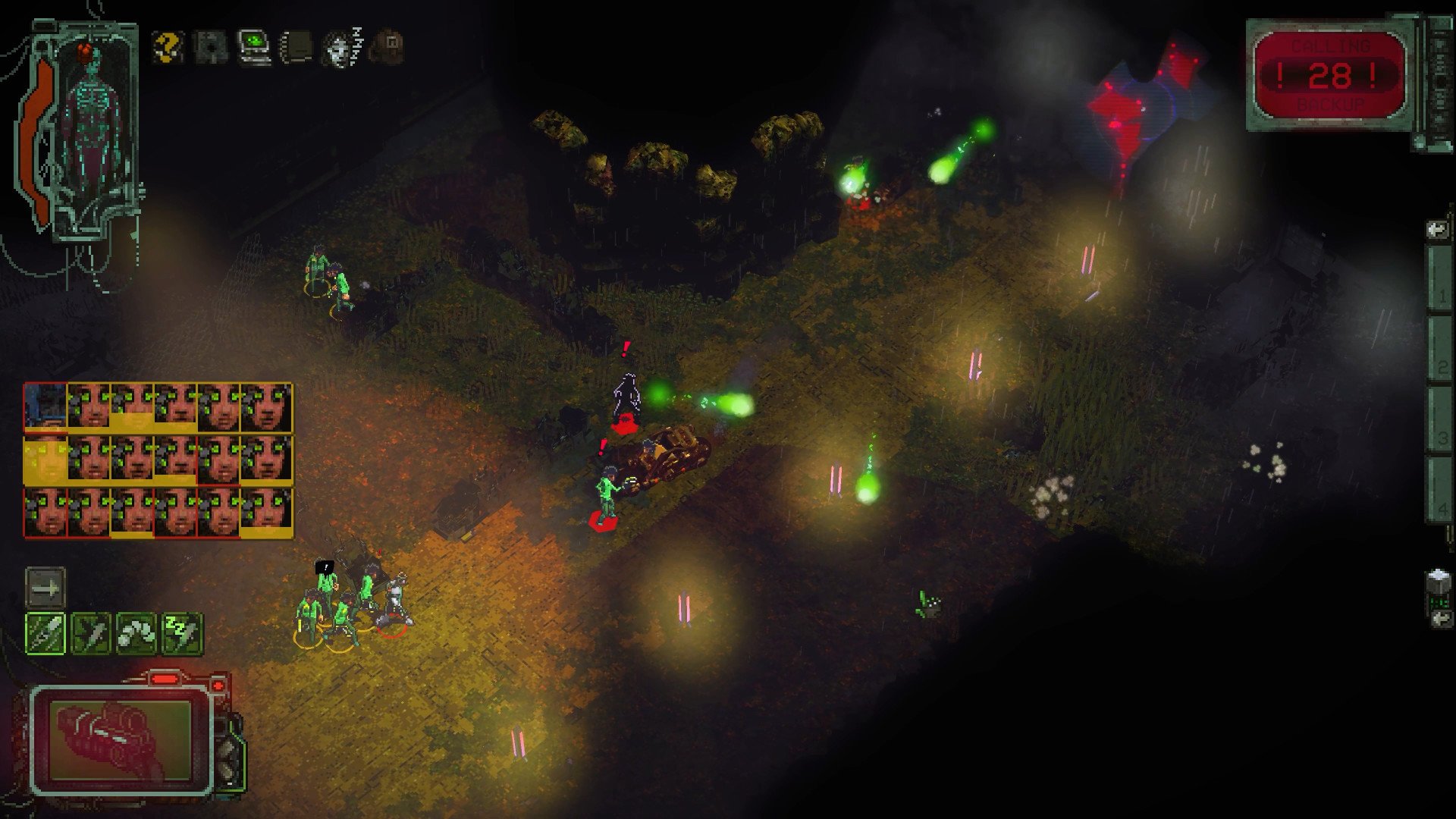Activate the sleep dart ability with Zz
The height and width of the screenshot is (819, 1456).
pos(182,633)
